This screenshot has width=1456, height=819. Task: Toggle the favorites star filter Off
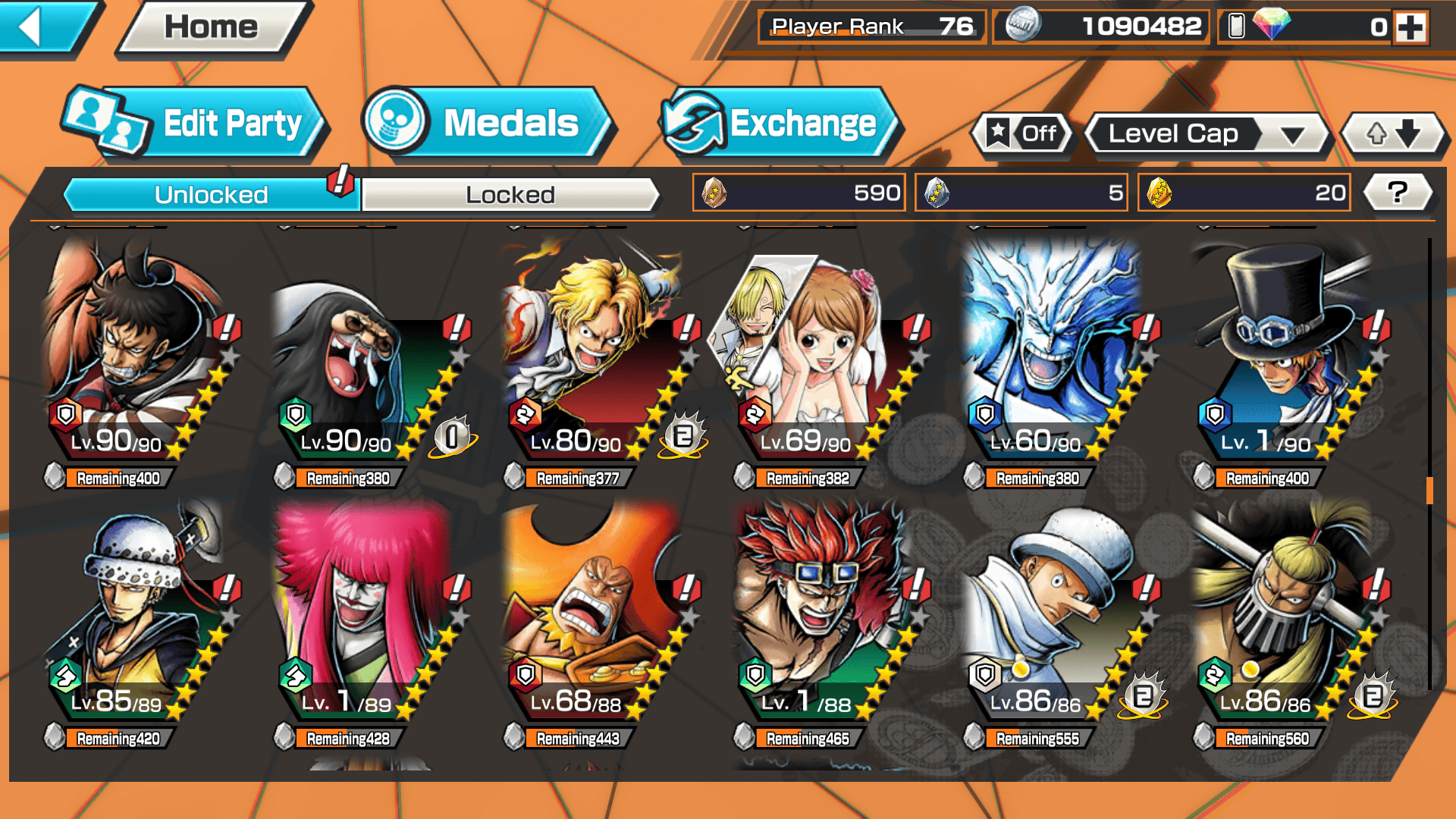coord(1022,134)
